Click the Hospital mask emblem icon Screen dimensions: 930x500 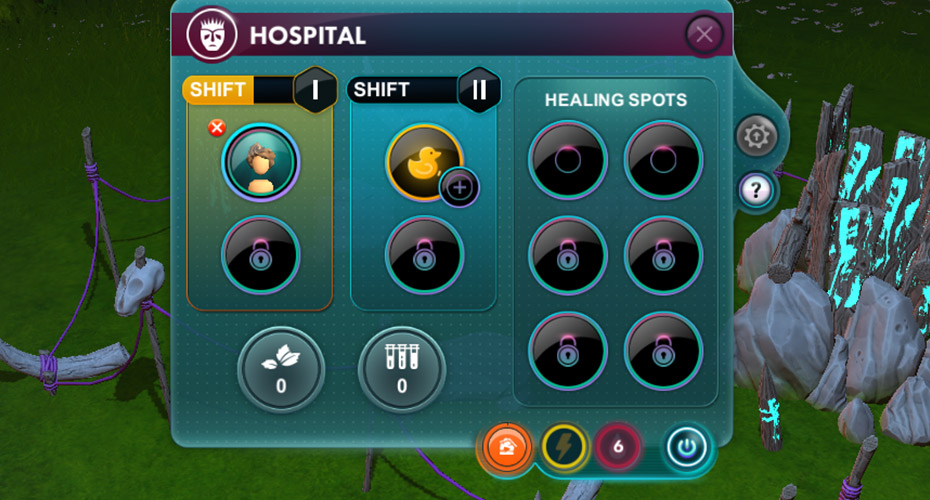pos(211,35)
